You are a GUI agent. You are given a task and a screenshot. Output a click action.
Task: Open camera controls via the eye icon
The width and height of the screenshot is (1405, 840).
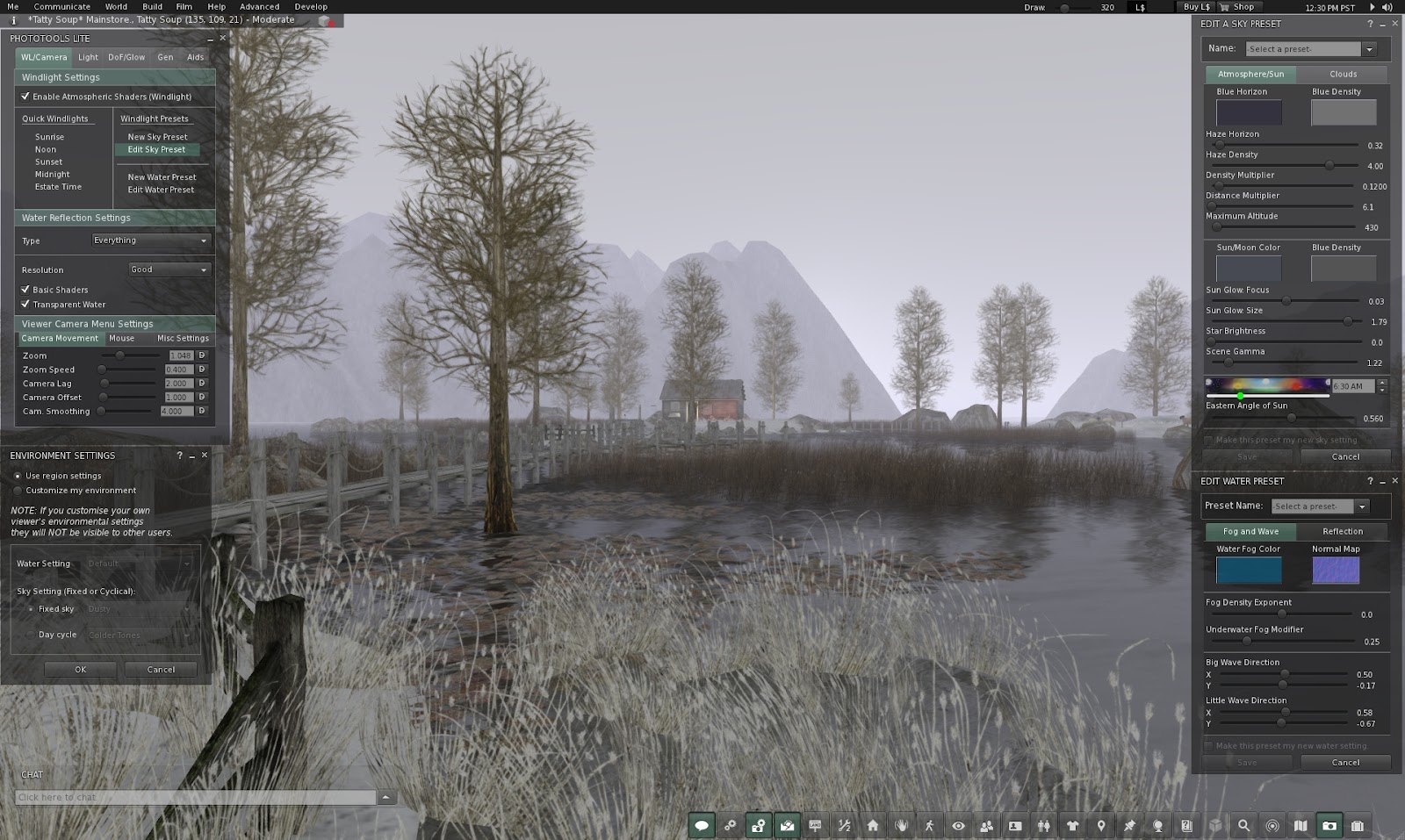(x=958, y=825)
